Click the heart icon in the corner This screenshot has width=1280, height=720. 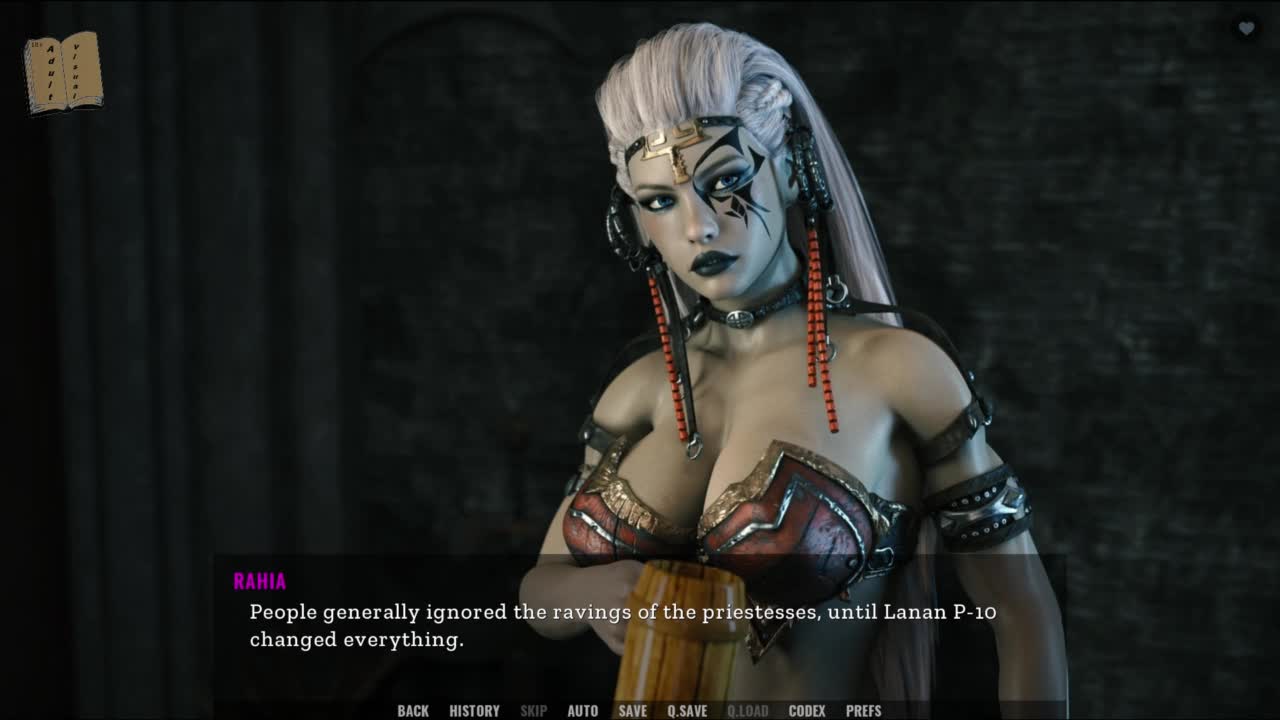tap(1246, 29)
